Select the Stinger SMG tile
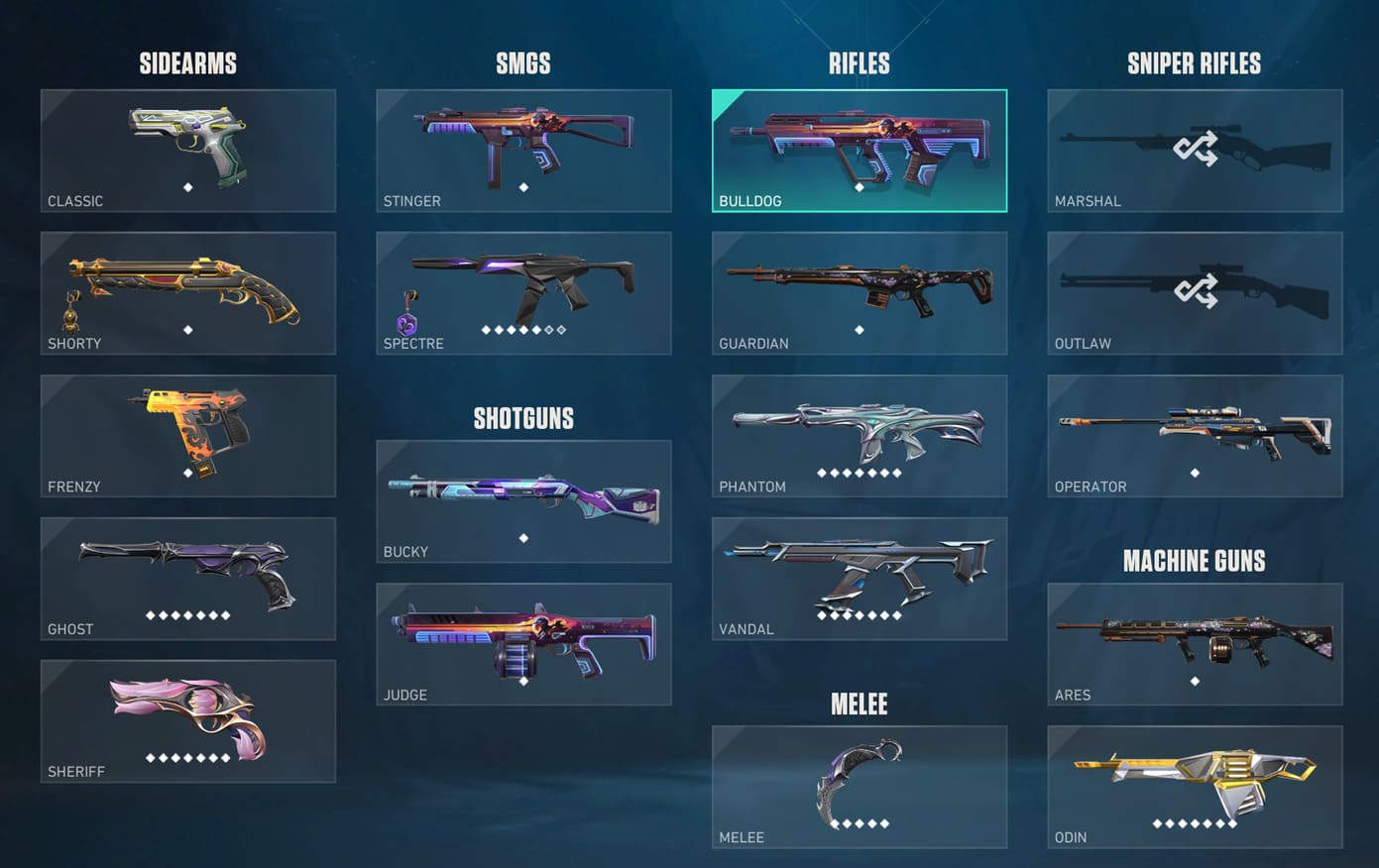 pos(523,151)
